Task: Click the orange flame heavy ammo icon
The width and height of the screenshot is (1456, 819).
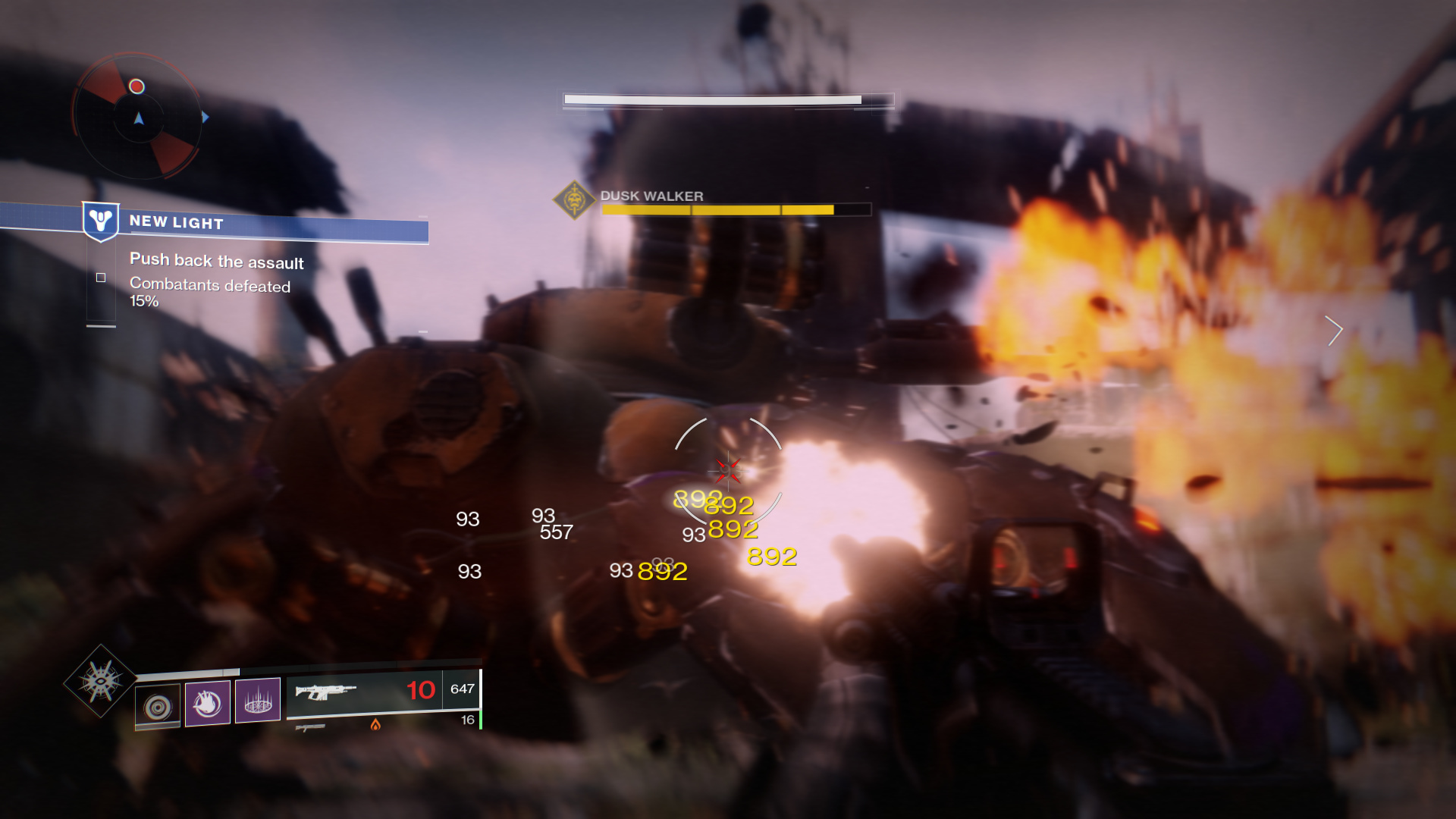Action: [x=375, y=725]
